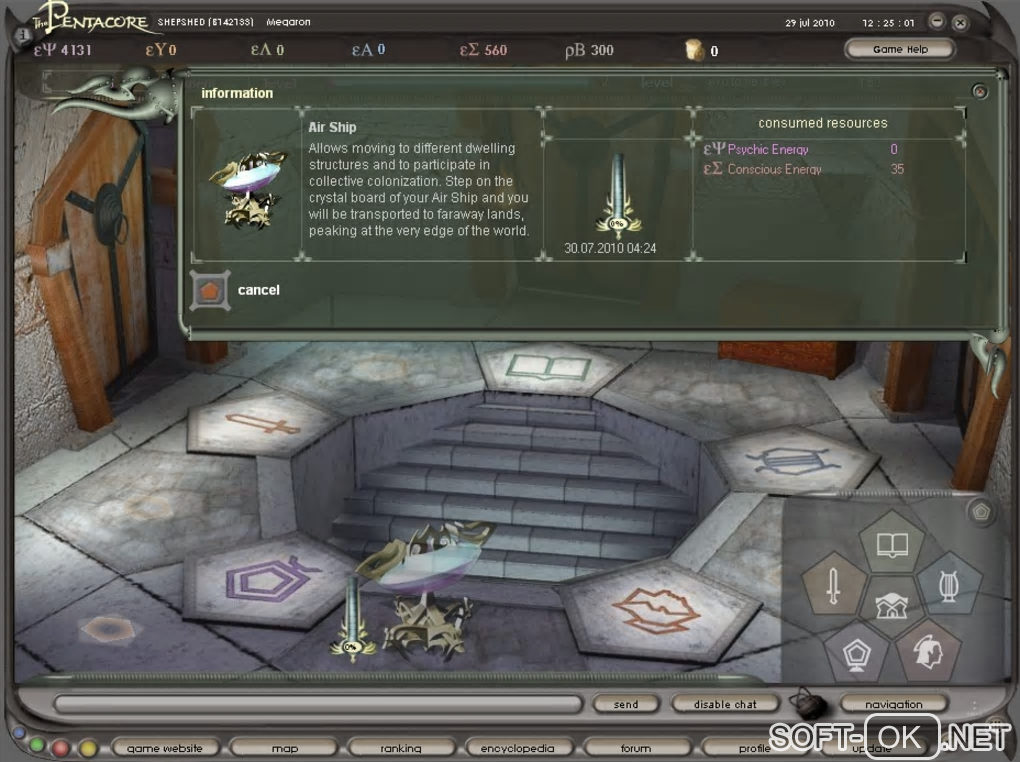Minimize the game window

coord(936,22)
